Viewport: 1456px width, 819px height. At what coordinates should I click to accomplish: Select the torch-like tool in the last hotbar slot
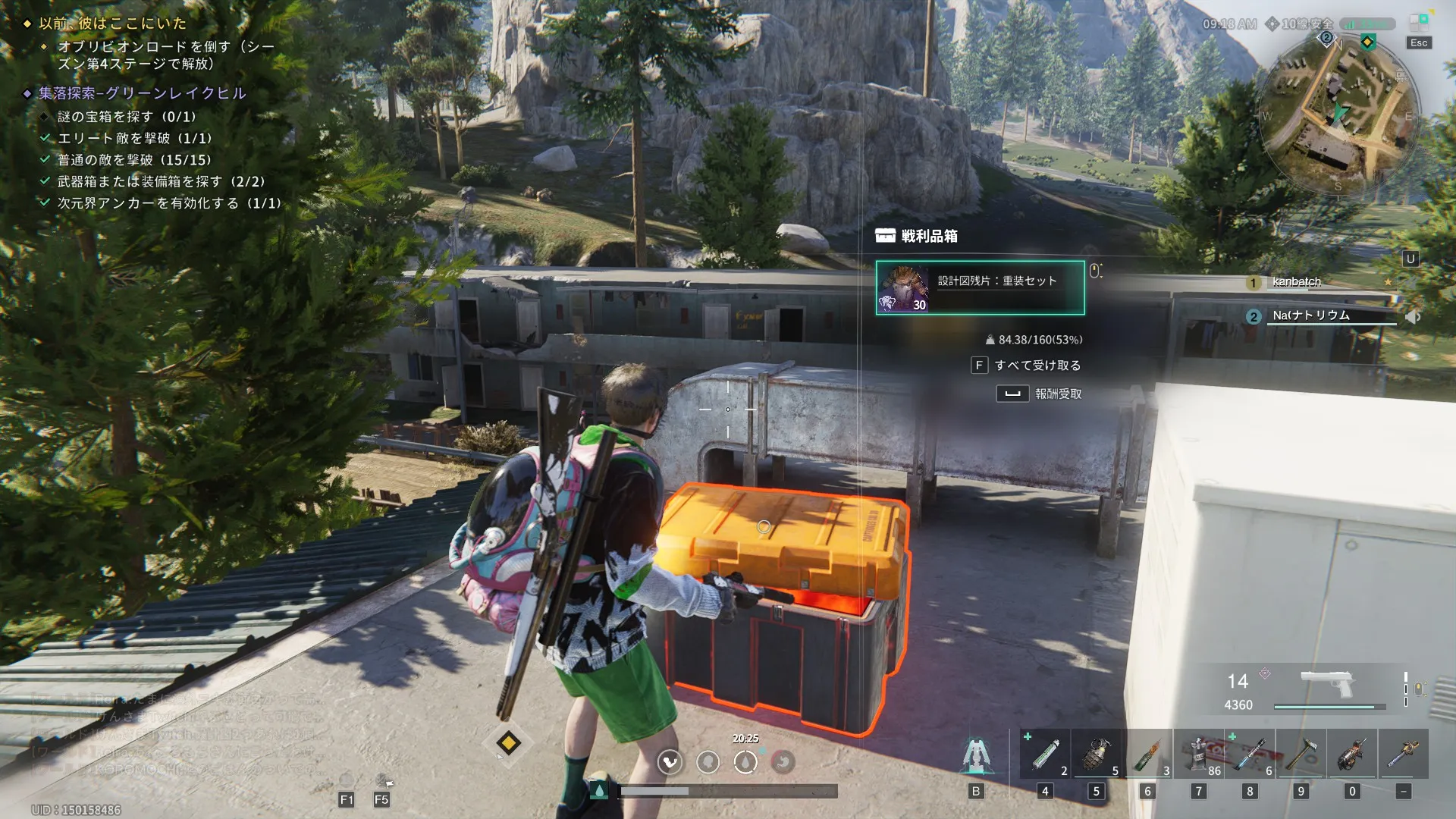pos(1403,755)
